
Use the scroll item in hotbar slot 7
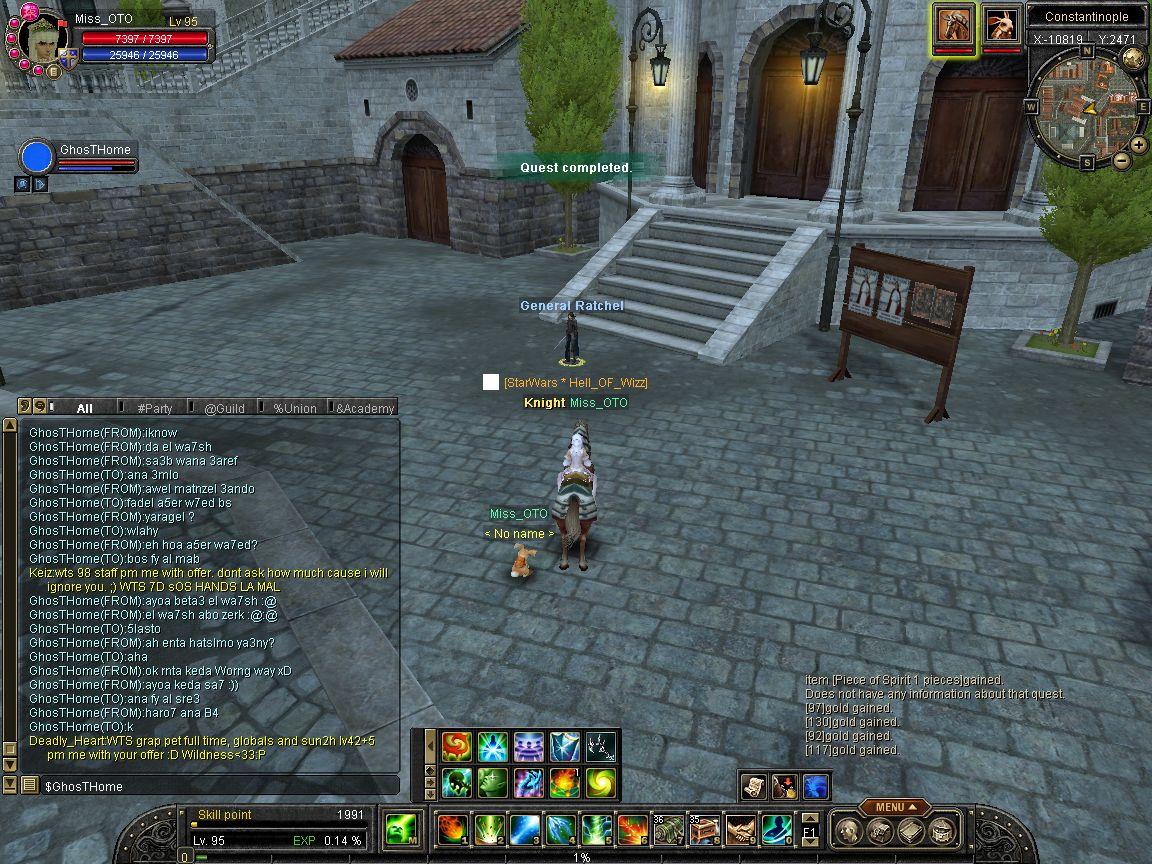(668, 829)
